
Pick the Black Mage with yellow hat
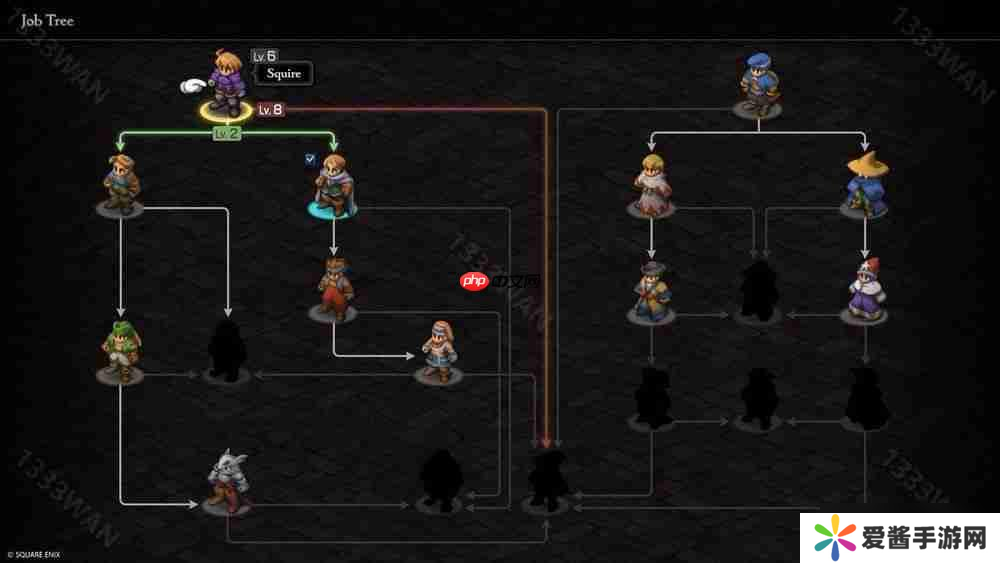(x=864, y=184)
